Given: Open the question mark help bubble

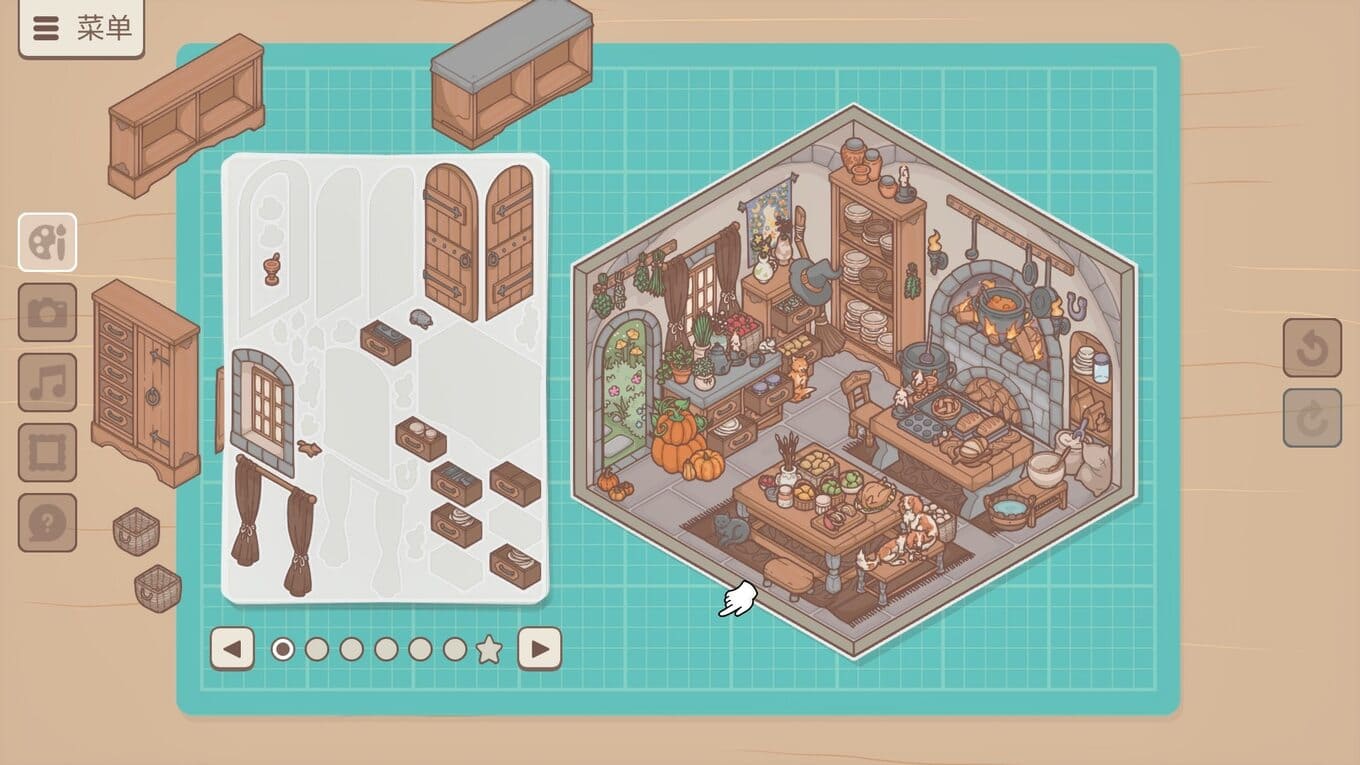Looking at the screenshot, I should (47, 522).
